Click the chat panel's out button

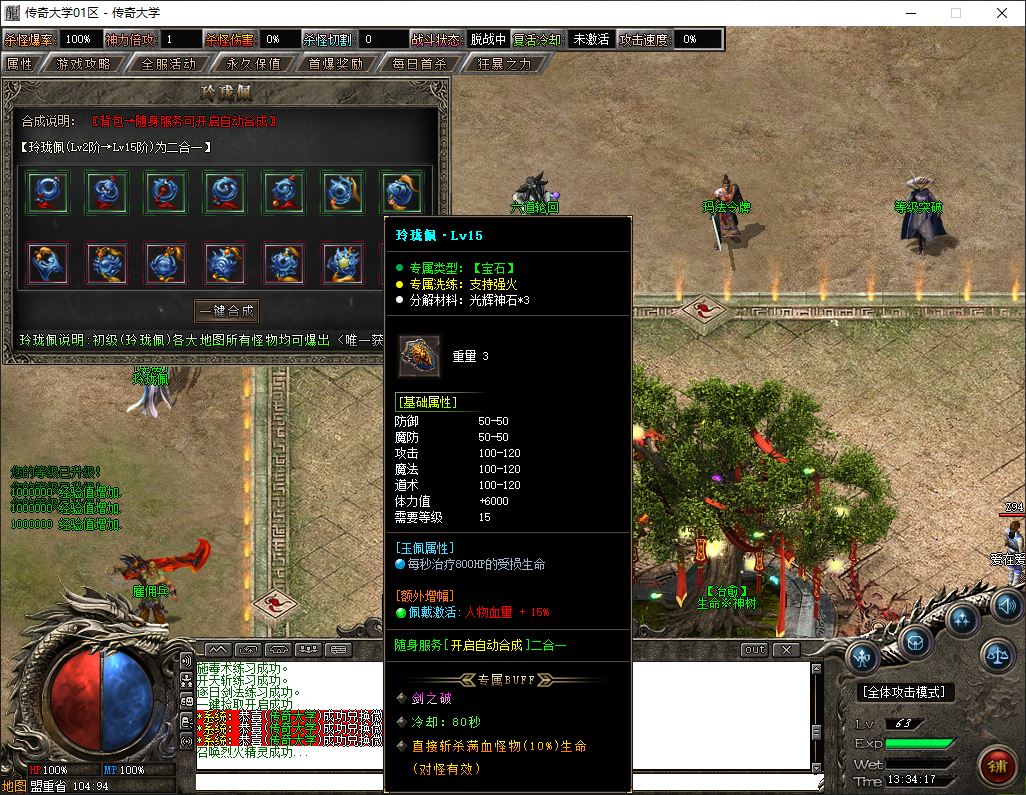pyautogui.click(x=755, y=650)
